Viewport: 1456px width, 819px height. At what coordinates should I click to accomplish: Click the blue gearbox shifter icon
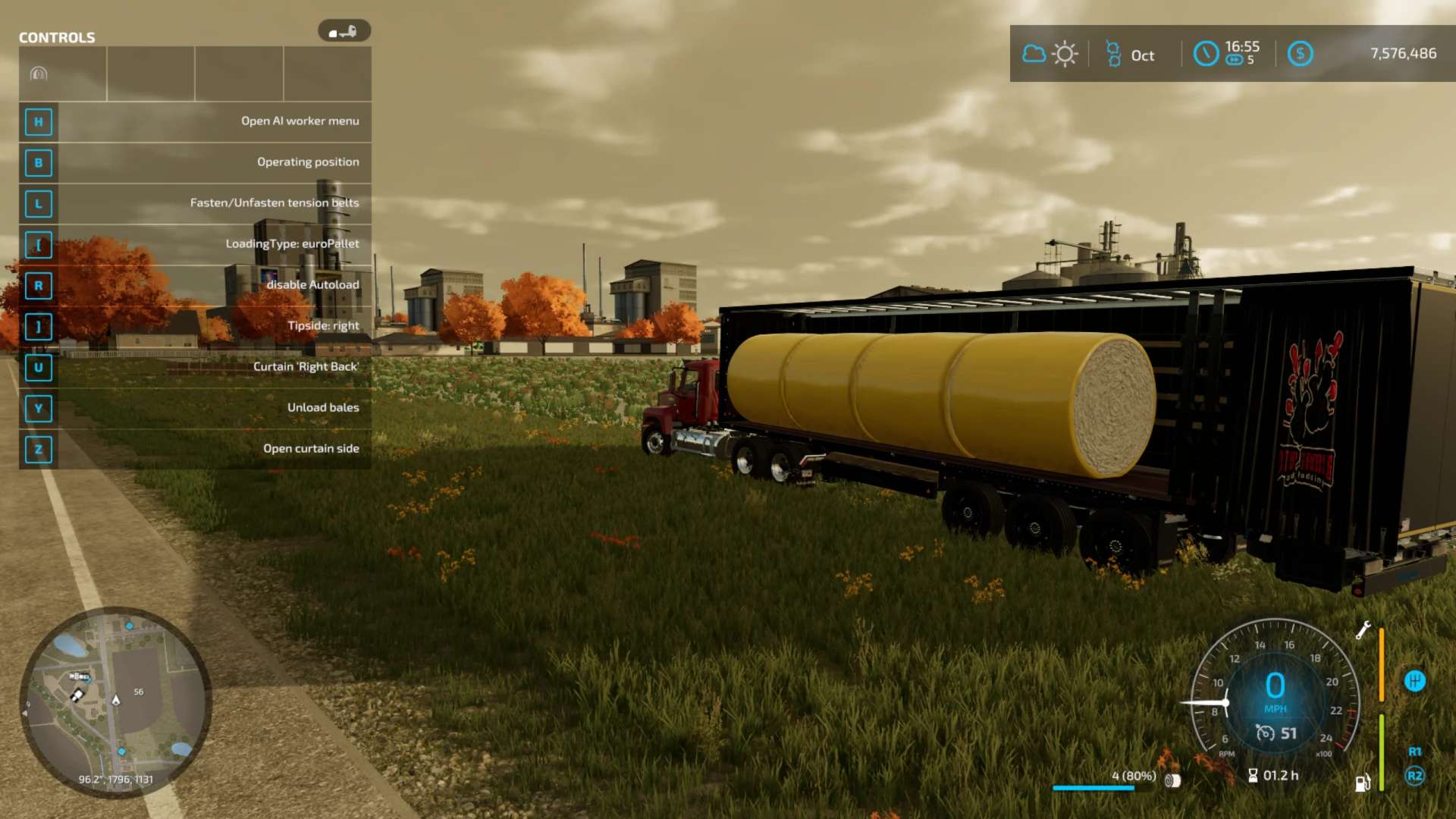1414,681
